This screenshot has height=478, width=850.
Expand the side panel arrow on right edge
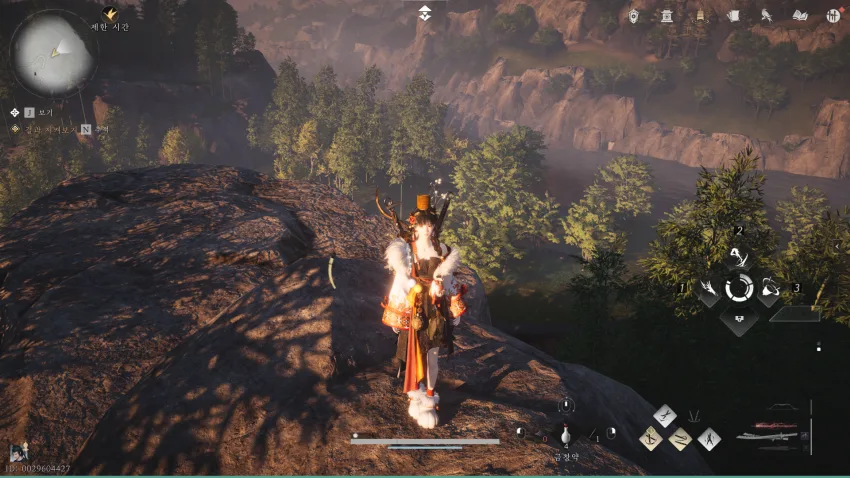tap(837, 245)
